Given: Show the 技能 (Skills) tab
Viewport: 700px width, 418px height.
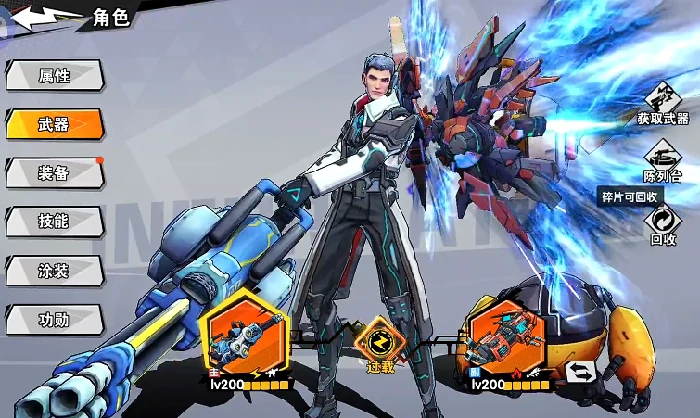Looking at the screenshot, I should point(54,222).
